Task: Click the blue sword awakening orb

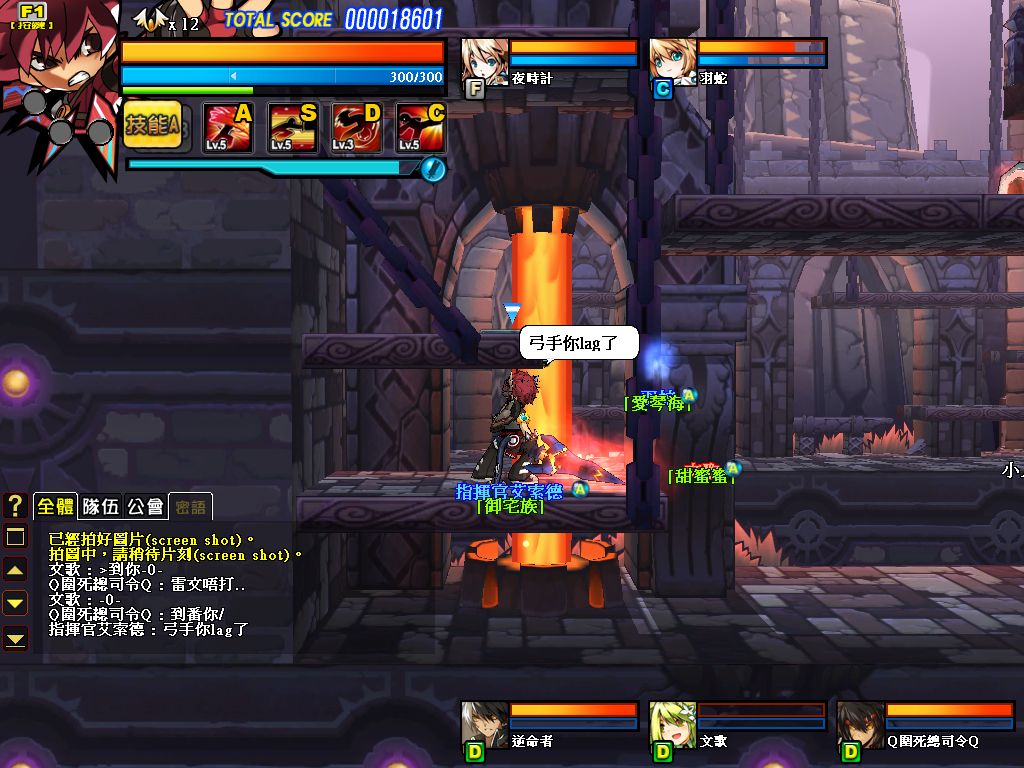Action: (432, 168)
